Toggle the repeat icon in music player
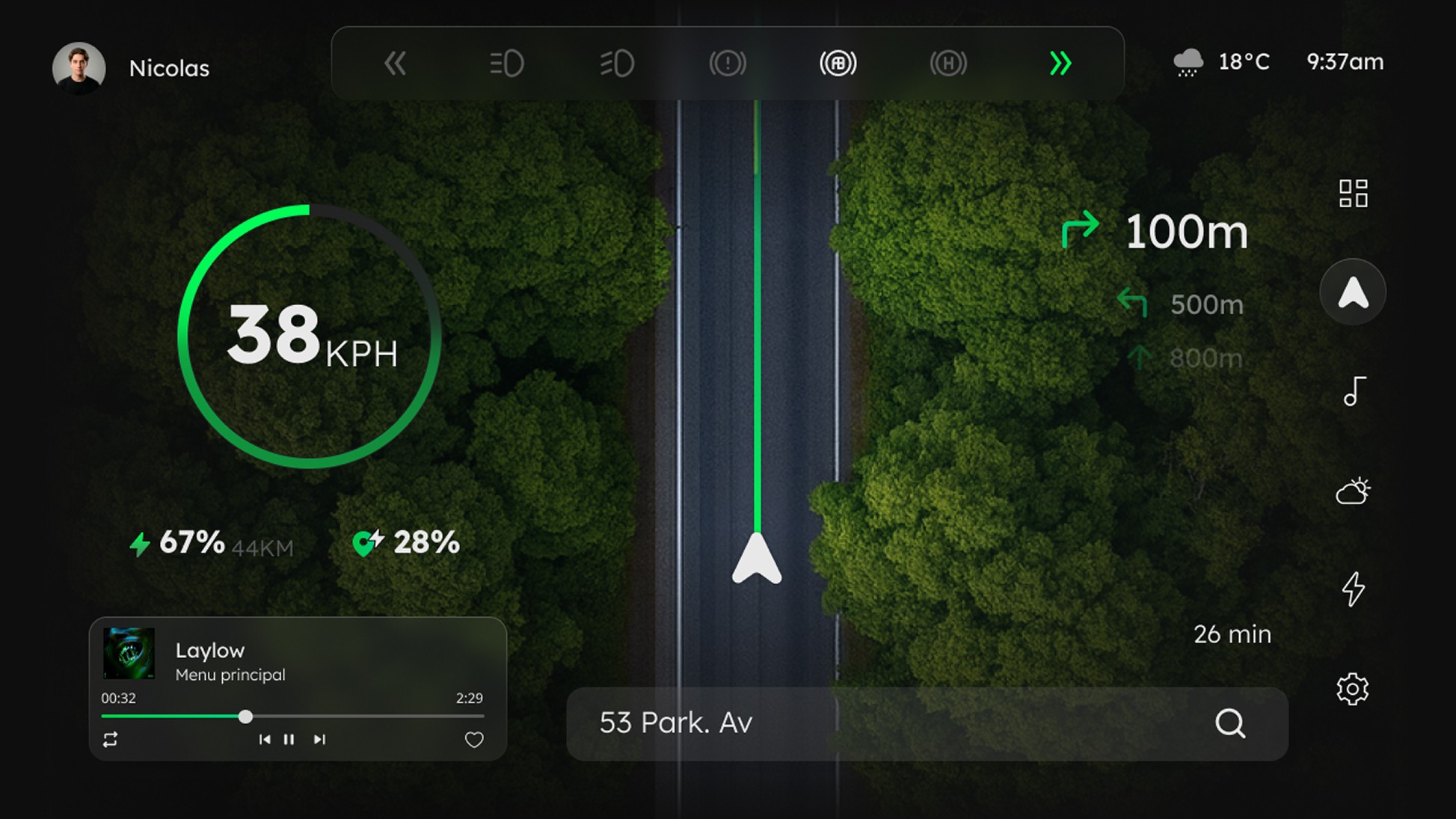Screen dimensions: 1456x819 coord(110,740)
